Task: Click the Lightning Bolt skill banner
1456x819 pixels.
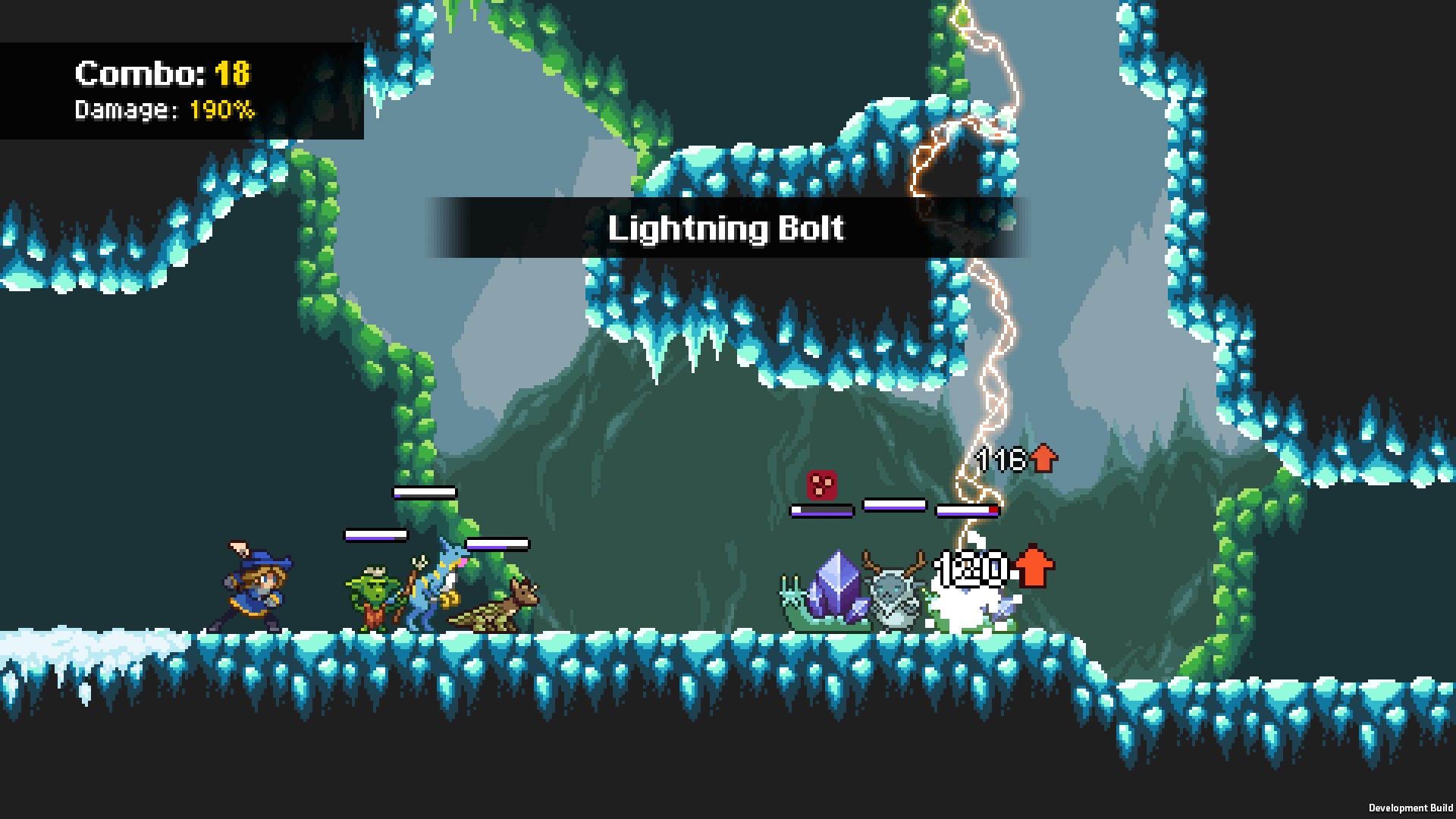Action: [x=726, y=227]
